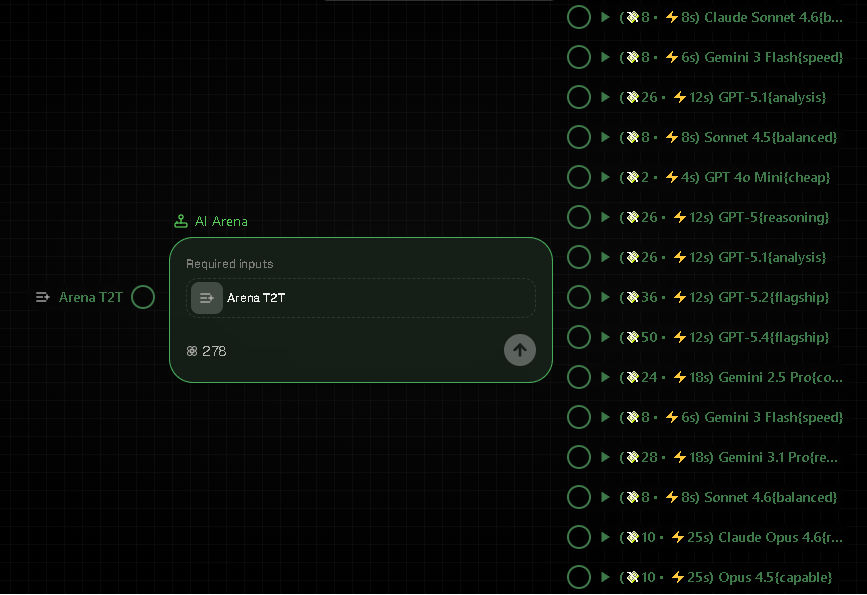Expand the GPT-5.4 flagship entry arrow

[x=605, y=337]
